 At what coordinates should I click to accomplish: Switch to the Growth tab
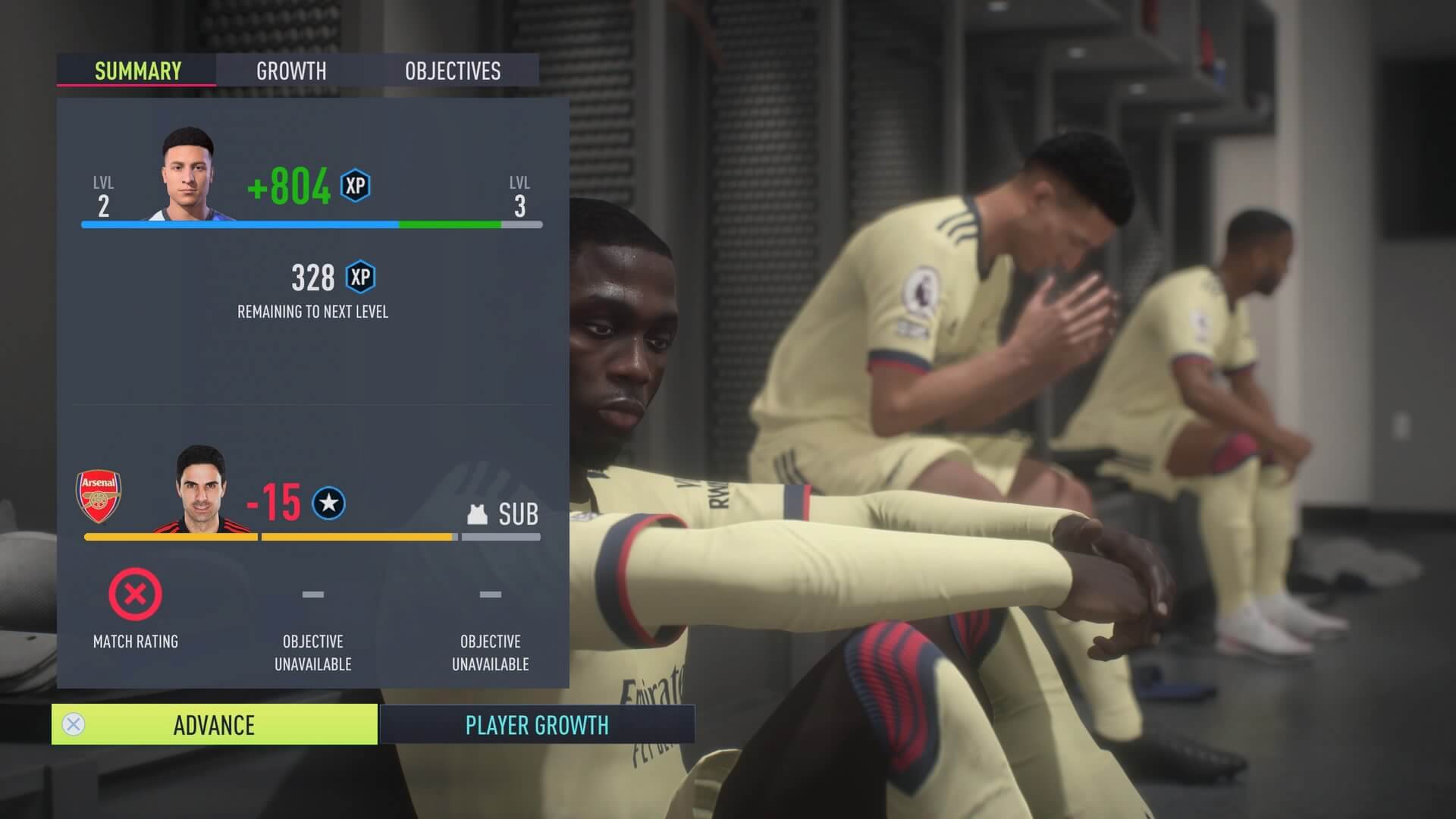coord(291,71)
